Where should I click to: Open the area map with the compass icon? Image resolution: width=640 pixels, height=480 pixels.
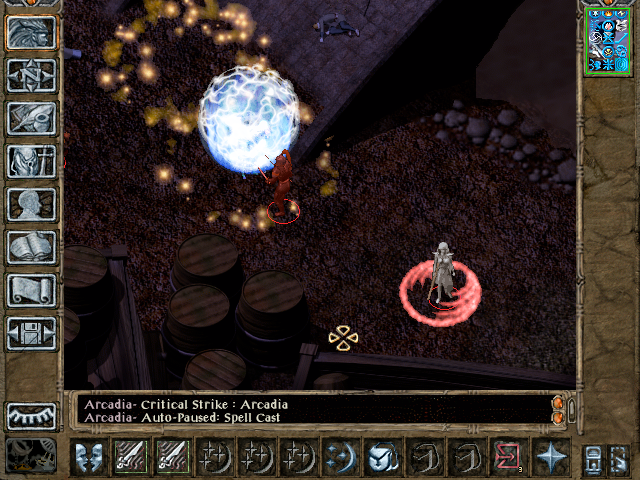pyautogui.click(x=32, y=75)
